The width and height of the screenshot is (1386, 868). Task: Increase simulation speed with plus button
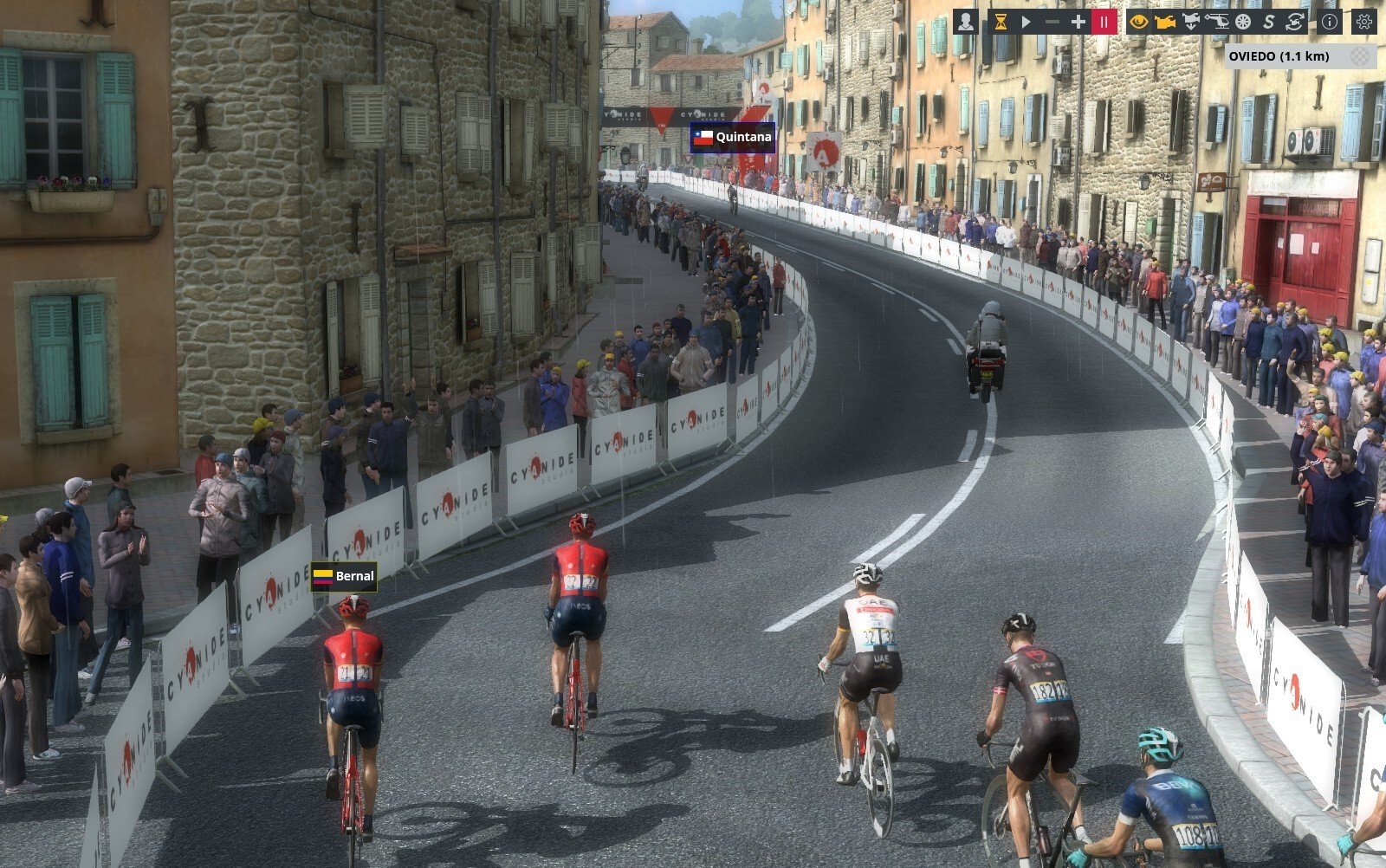[1078, 22]
